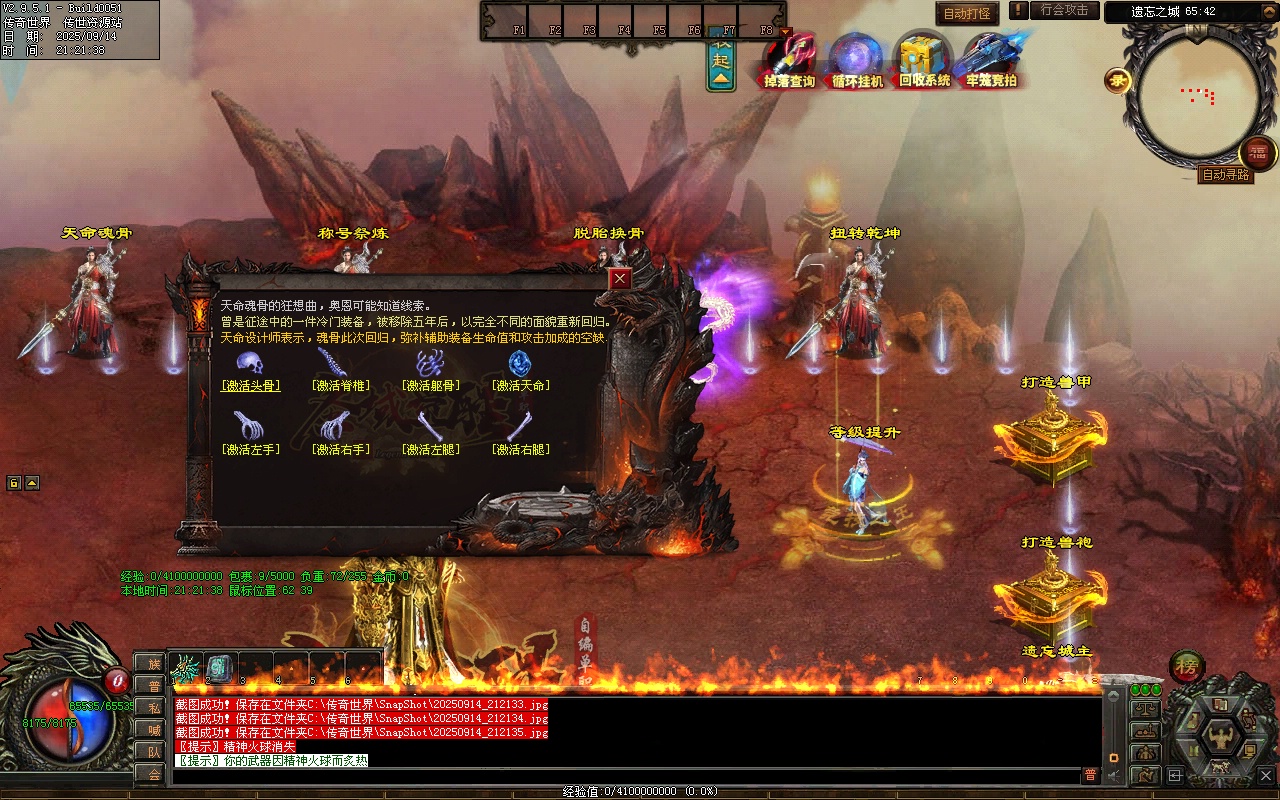Switch to the 私 private chat channel

(x=150, y=707)
